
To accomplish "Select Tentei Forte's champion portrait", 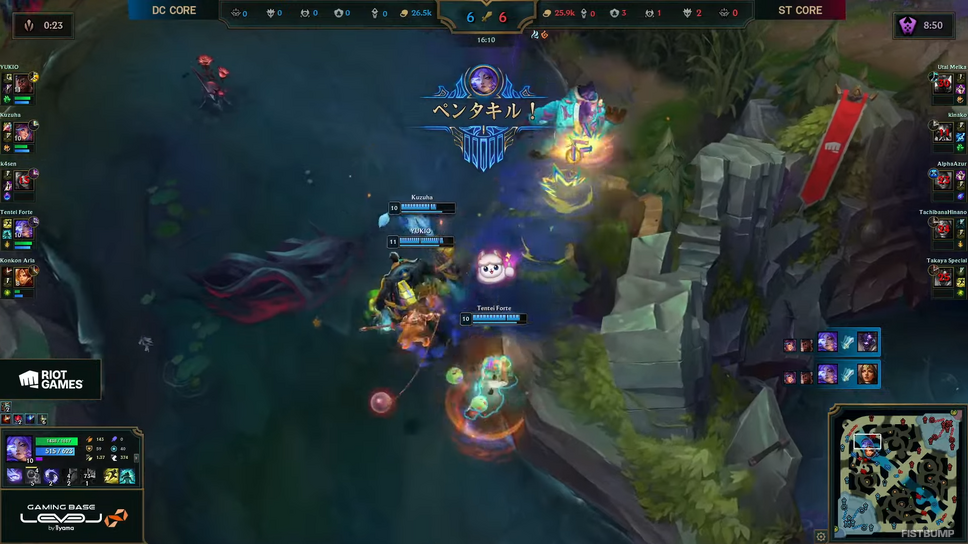I will pyautogui.click(x=23, y=229).
